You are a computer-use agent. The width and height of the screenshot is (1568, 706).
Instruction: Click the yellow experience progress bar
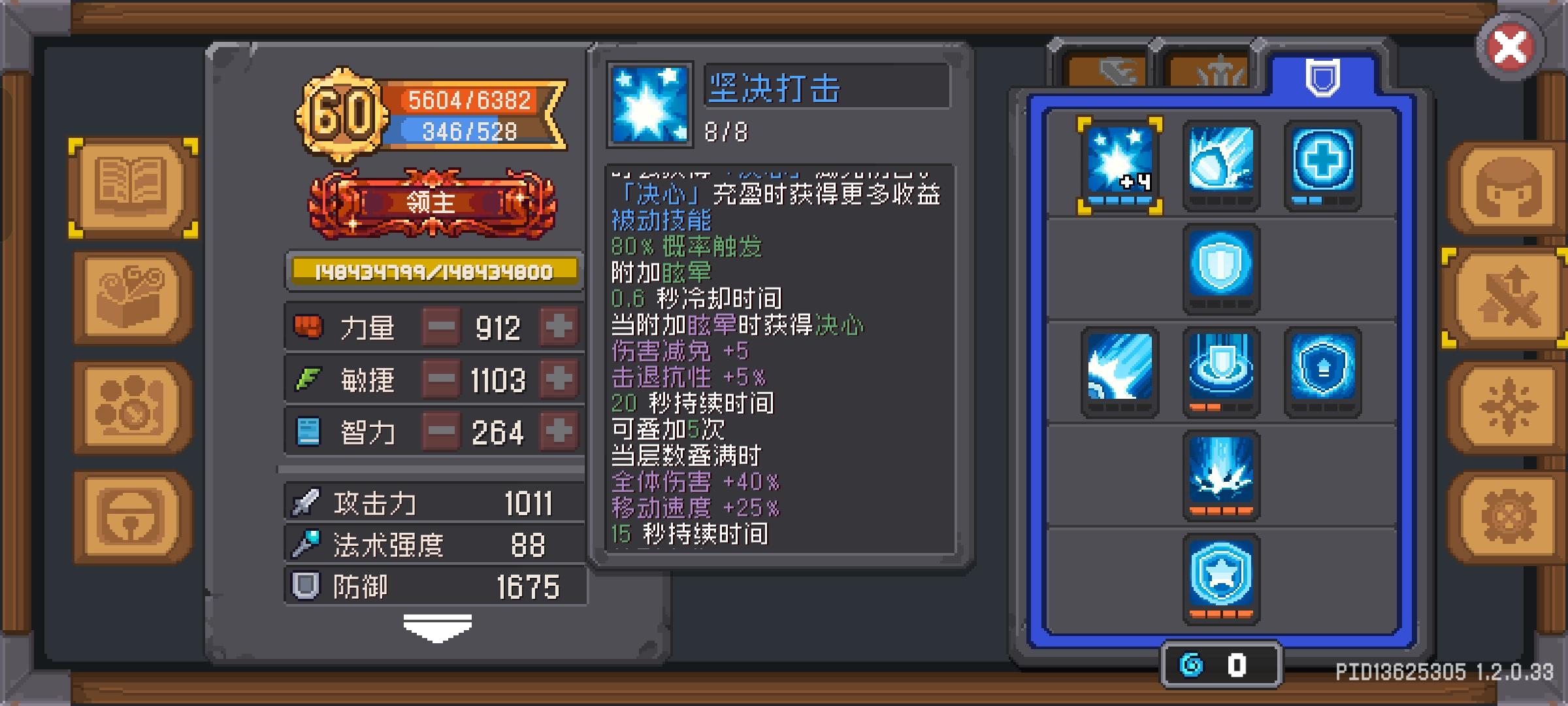tap(433, 271)
